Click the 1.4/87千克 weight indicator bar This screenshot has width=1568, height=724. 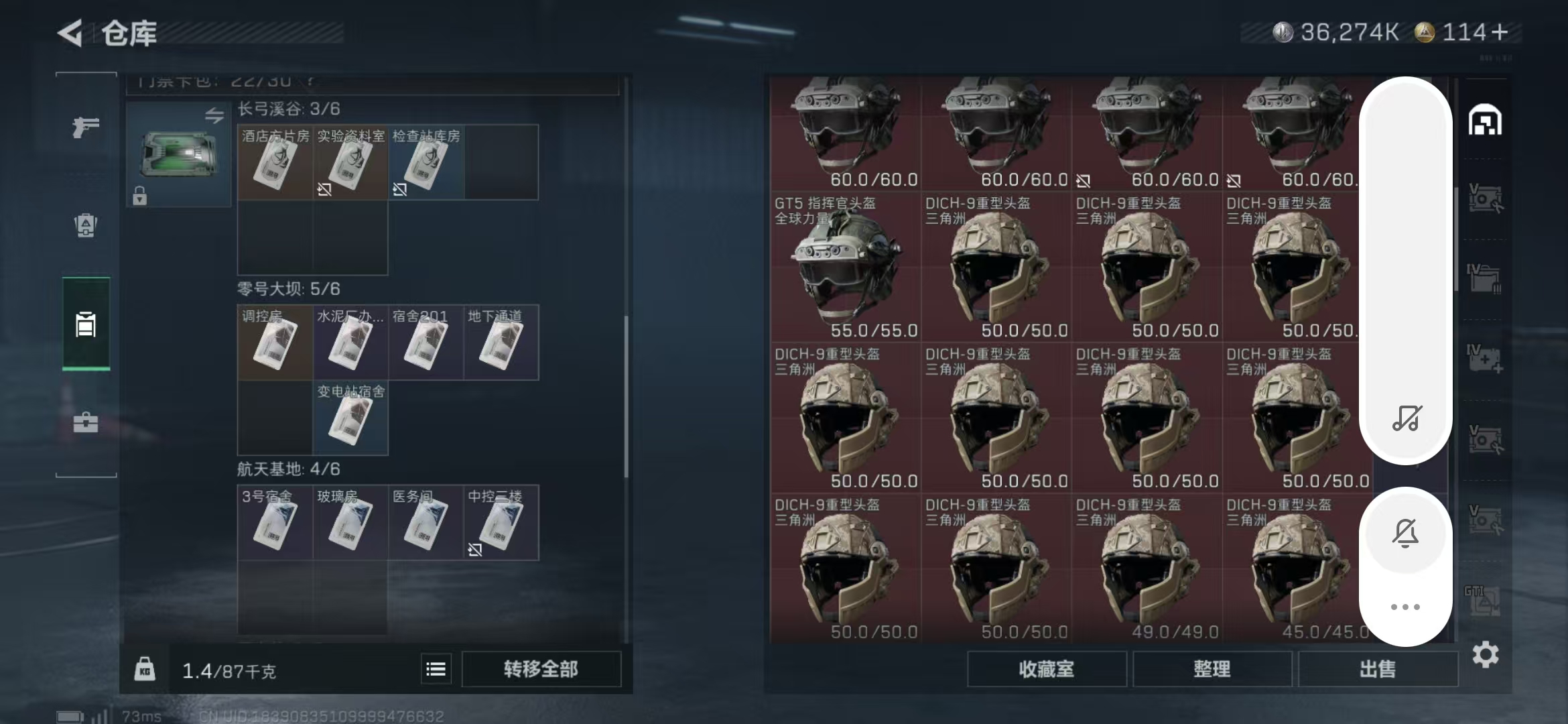point(221,669)
